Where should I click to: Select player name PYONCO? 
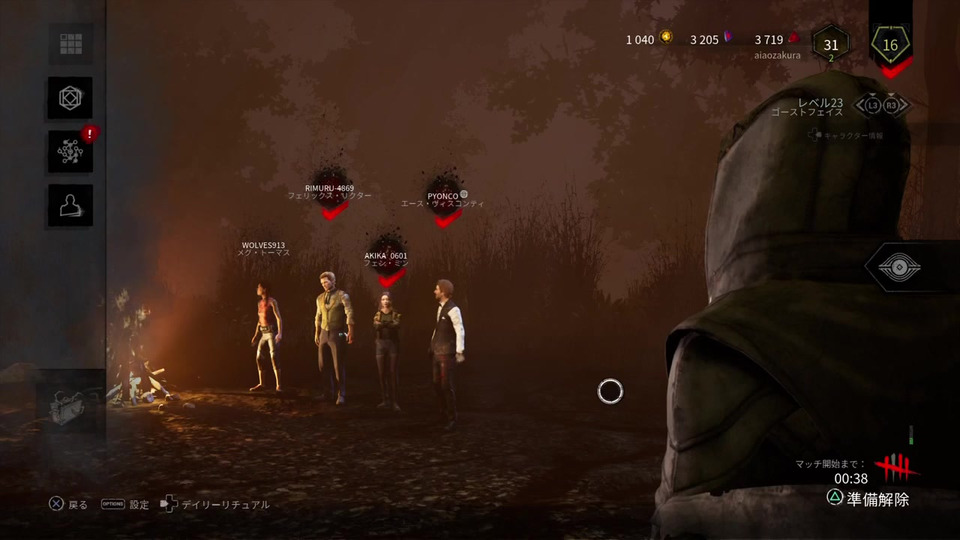443,195
